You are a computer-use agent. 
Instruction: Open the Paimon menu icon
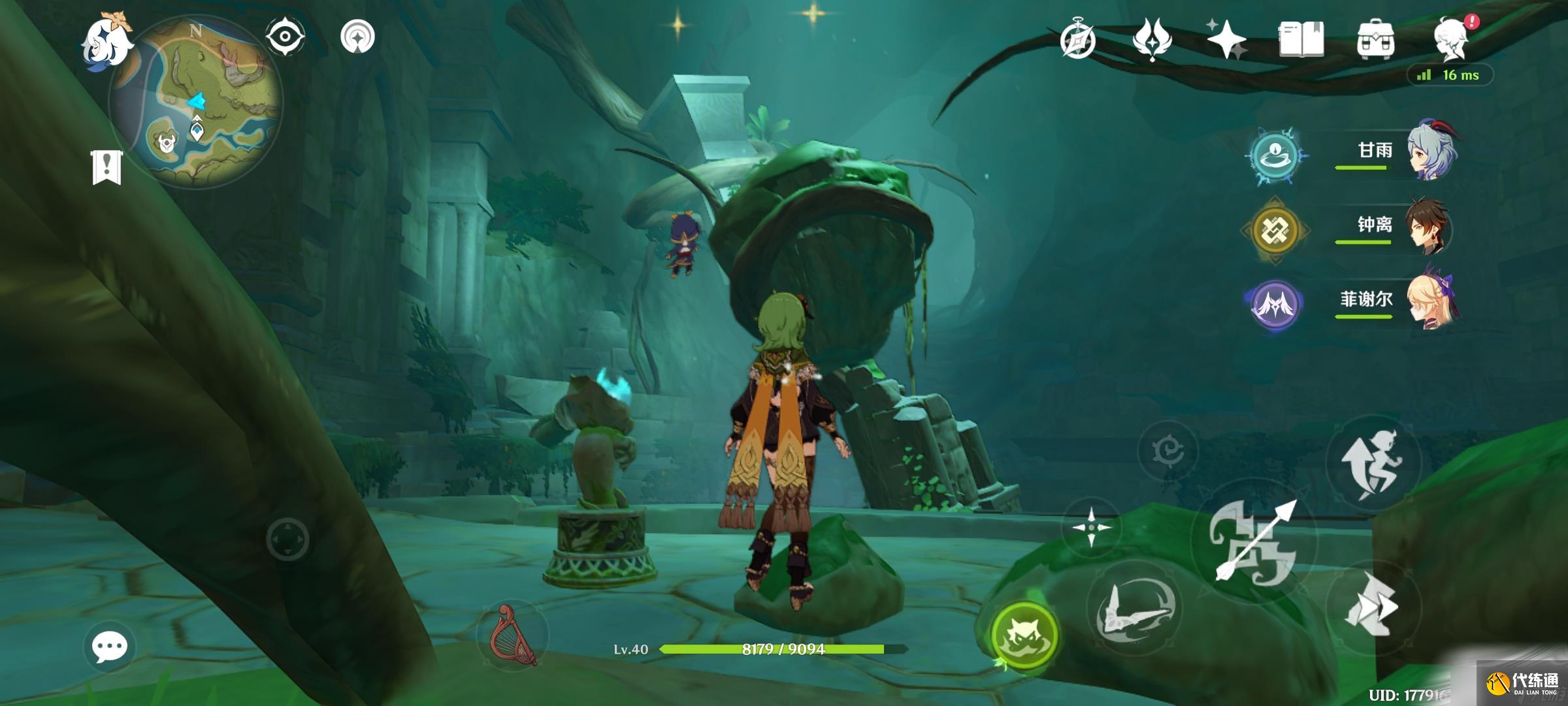point(106,41)
